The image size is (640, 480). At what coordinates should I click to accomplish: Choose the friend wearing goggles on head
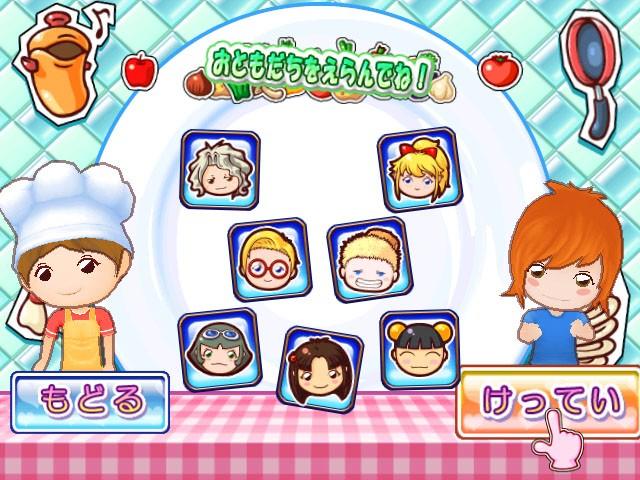click(x=218, y=349)
